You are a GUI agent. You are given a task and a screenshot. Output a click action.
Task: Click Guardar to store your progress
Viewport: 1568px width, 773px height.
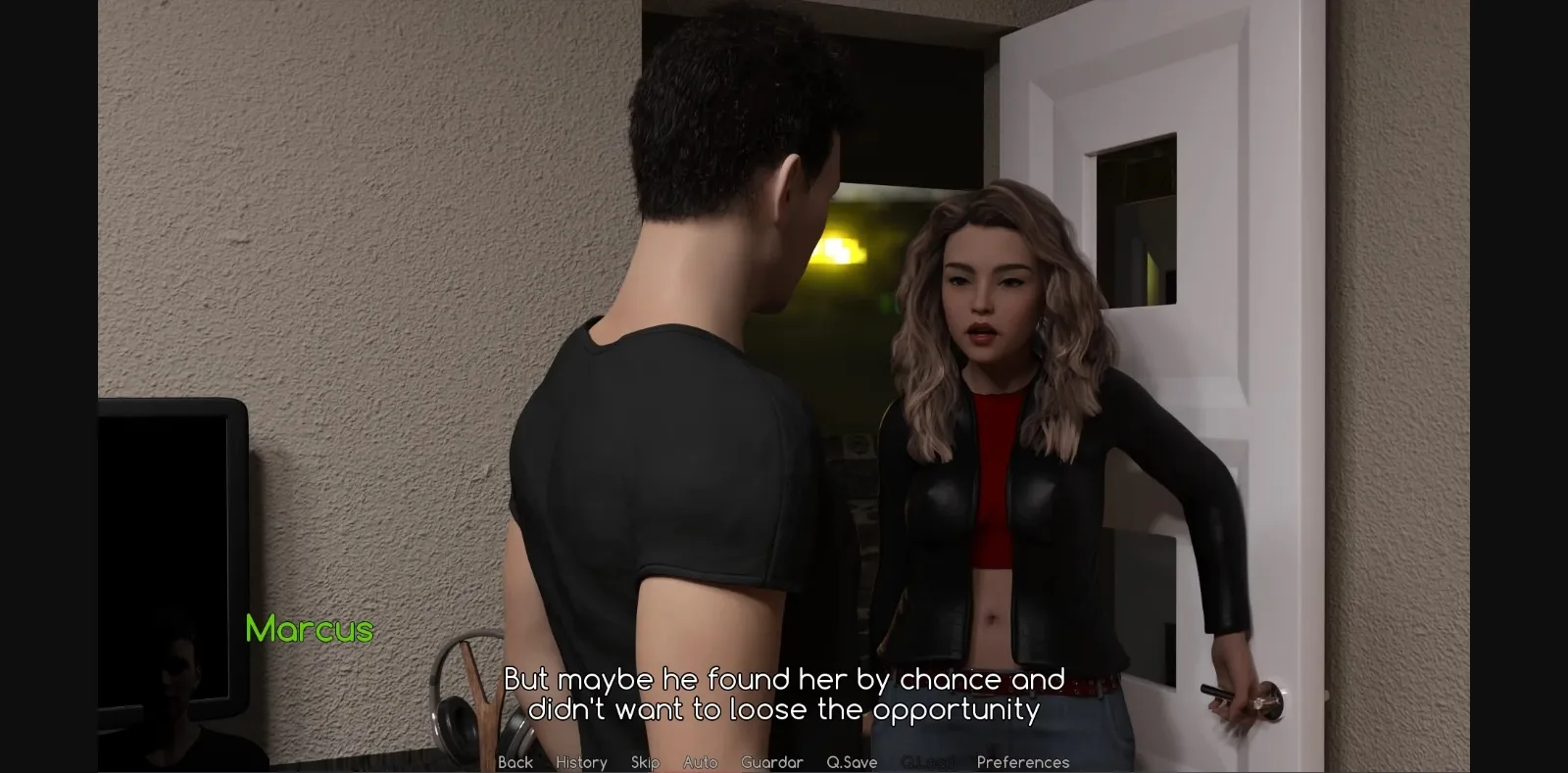(x=773, y=762)
